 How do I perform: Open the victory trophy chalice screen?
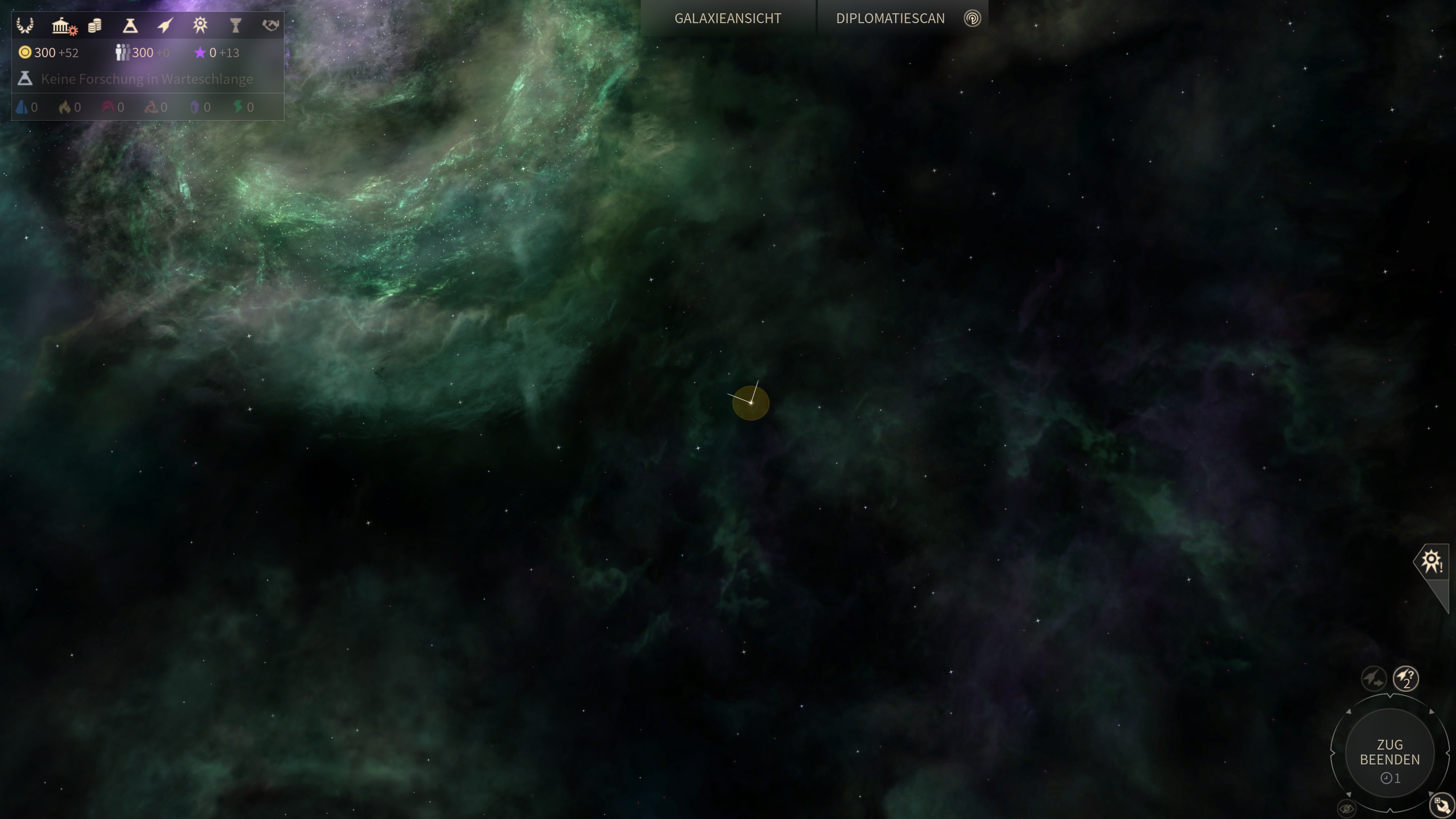point(236,25)
